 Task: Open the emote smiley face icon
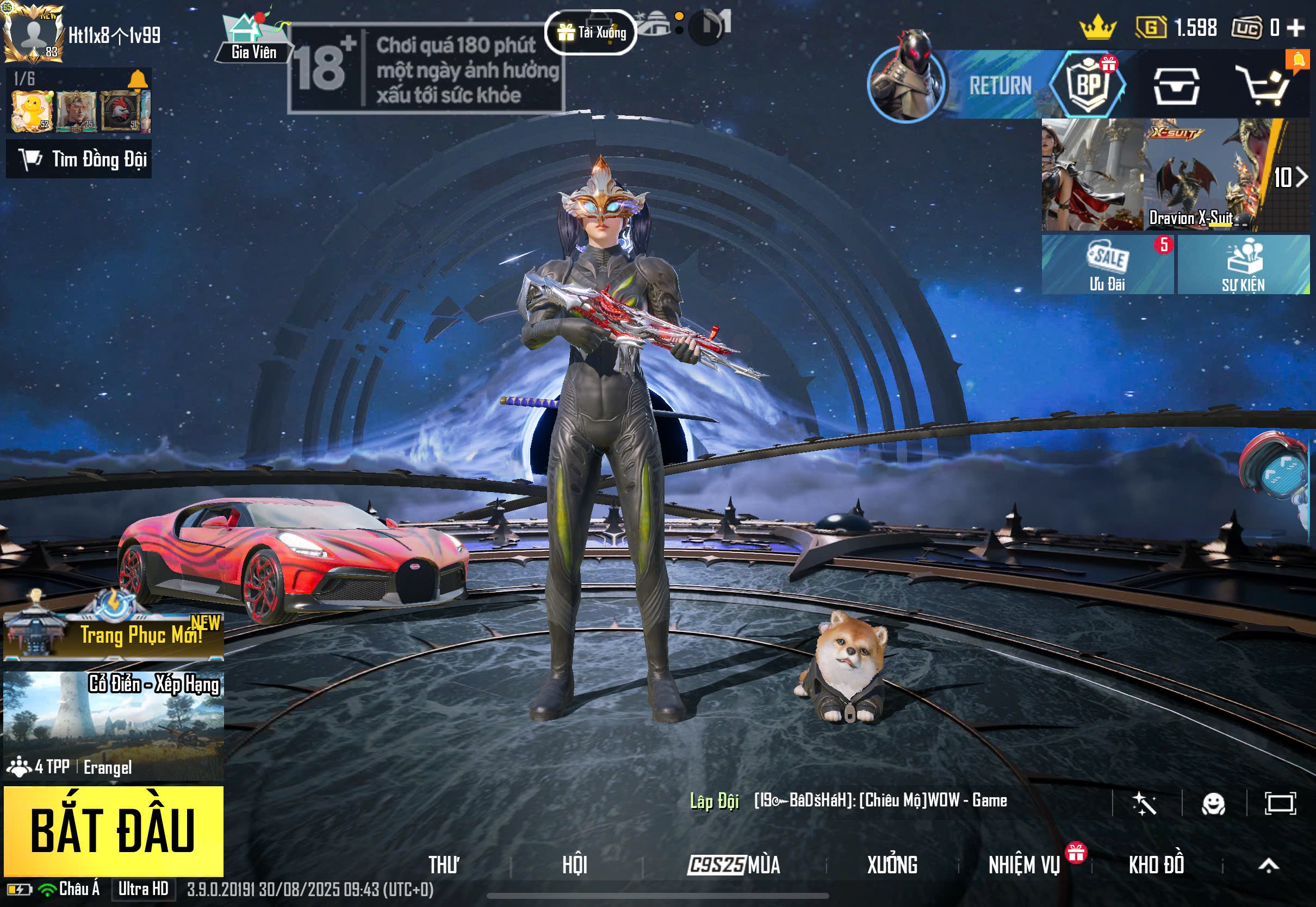coord(1213,804)
